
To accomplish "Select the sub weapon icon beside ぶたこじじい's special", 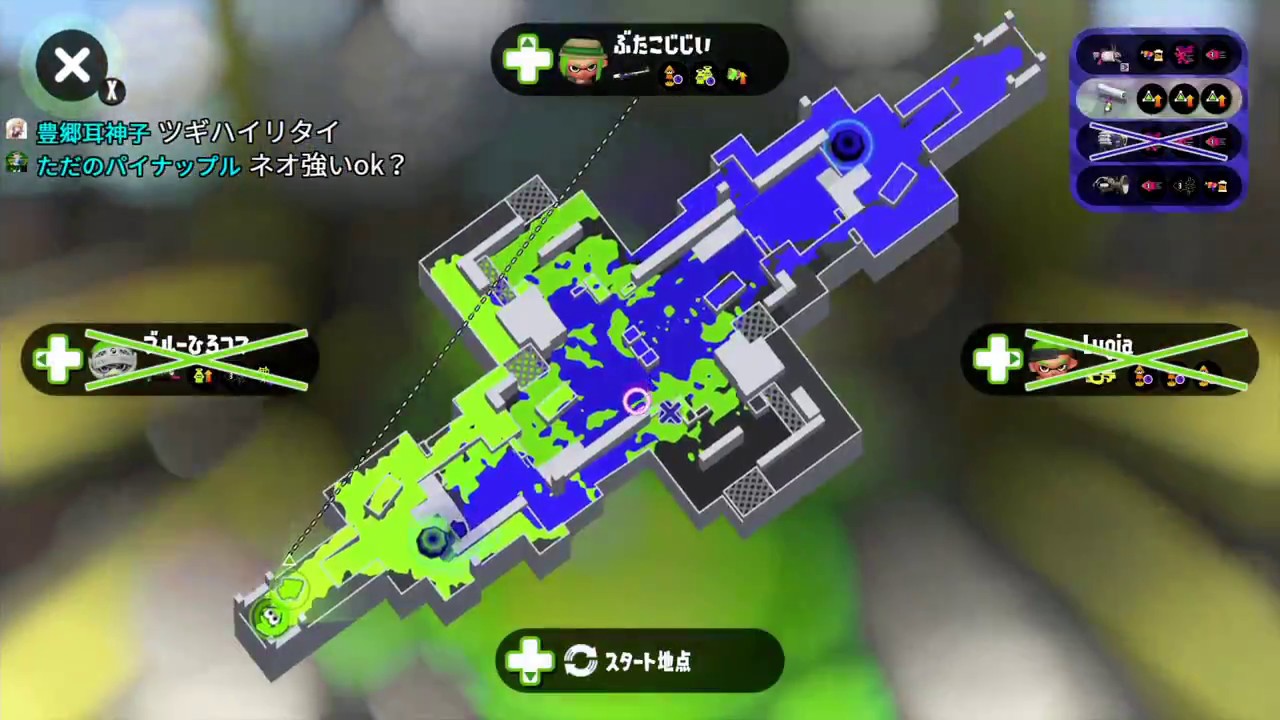I will tap(705, 76).
